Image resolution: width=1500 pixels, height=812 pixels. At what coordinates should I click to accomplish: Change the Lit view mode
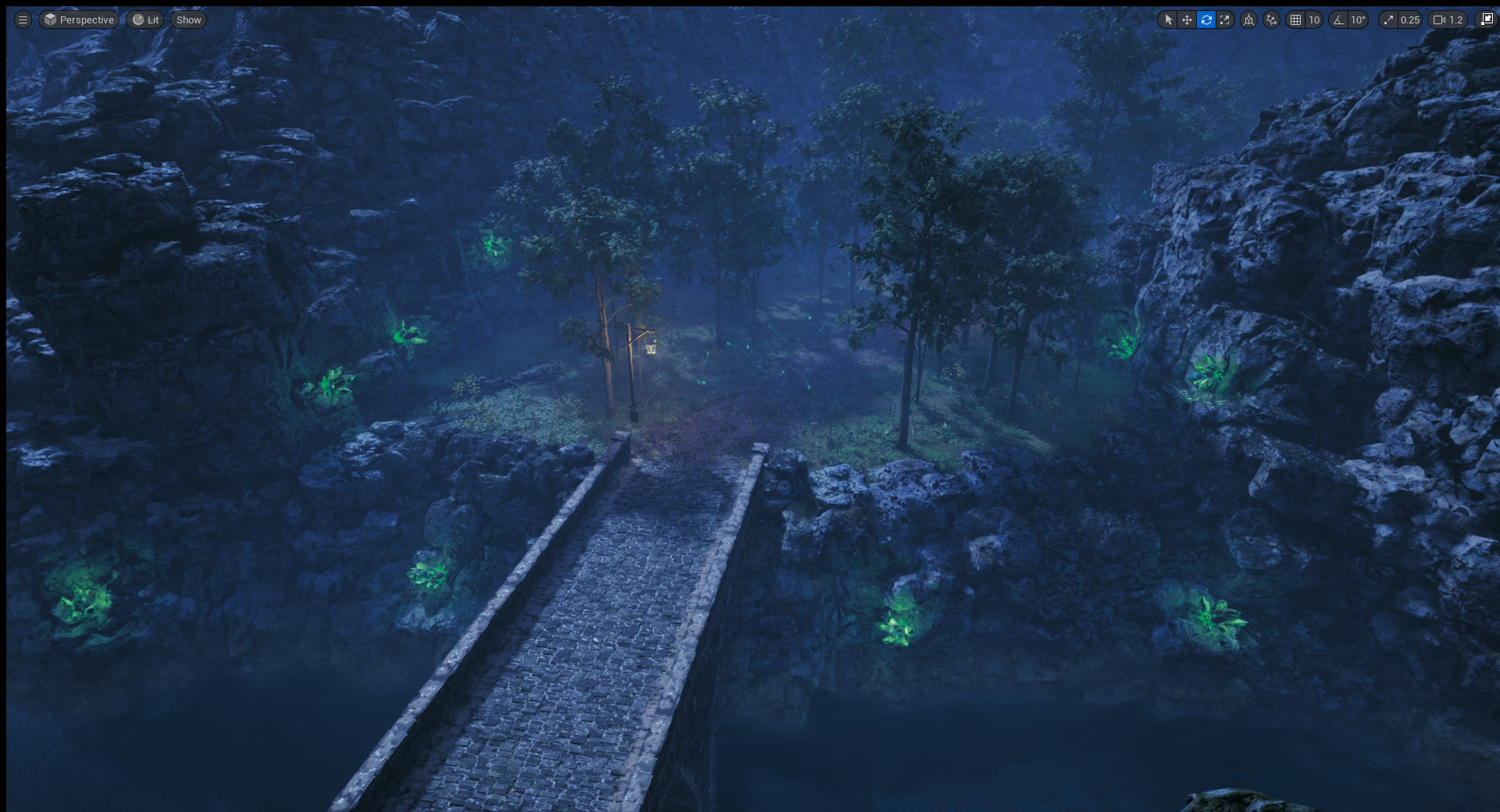click(x=145, y=20)
